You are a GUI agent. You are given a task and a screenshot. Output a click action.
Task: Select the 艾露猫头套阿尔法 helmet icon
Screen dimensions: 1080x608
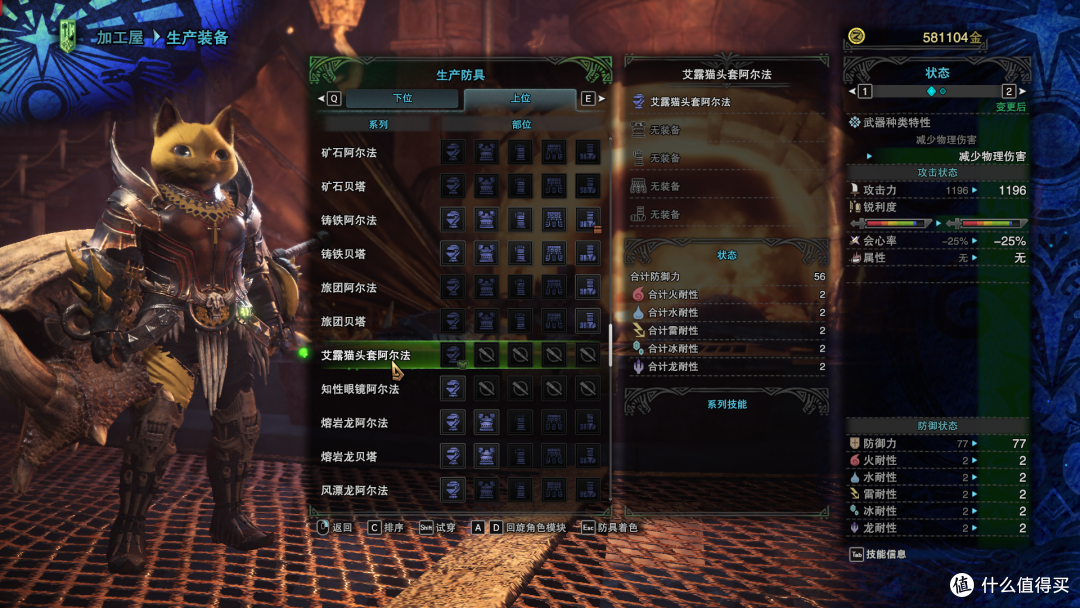453,355
